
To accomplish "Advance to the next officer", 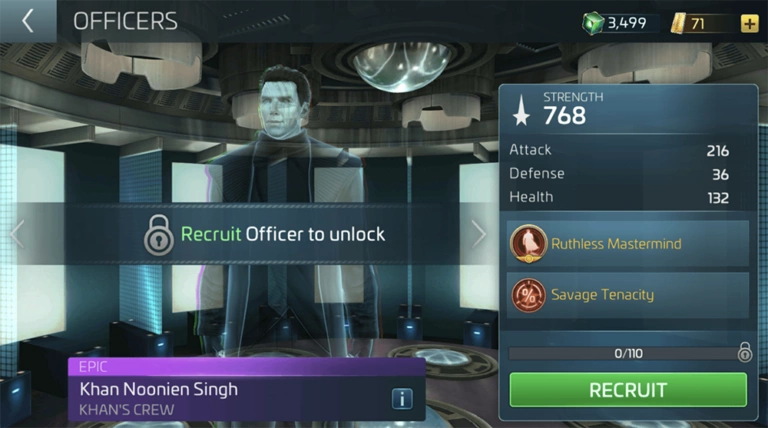I will (x=479, y=234).
